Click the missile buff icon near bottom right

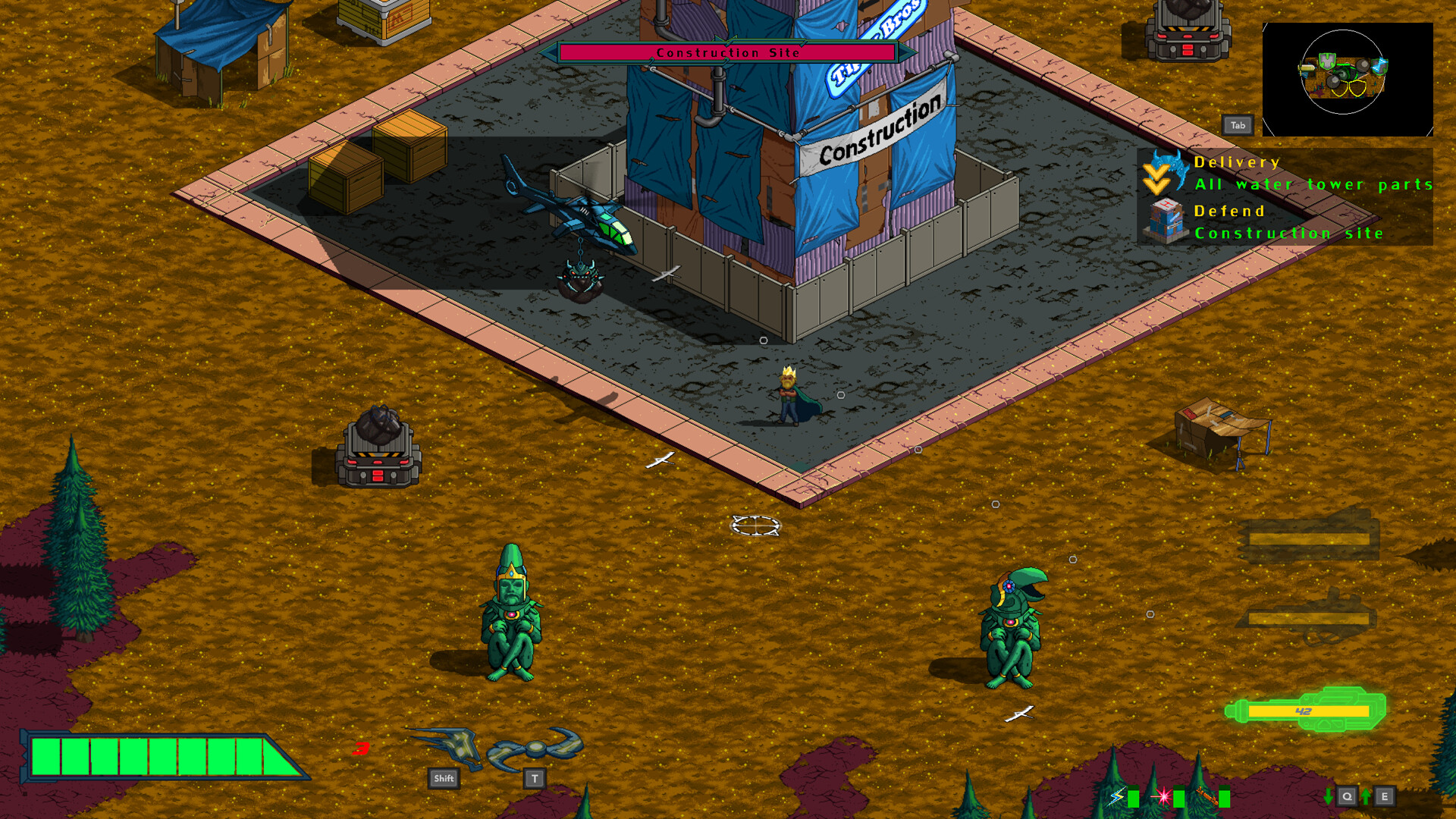(x=1207, y=796)
